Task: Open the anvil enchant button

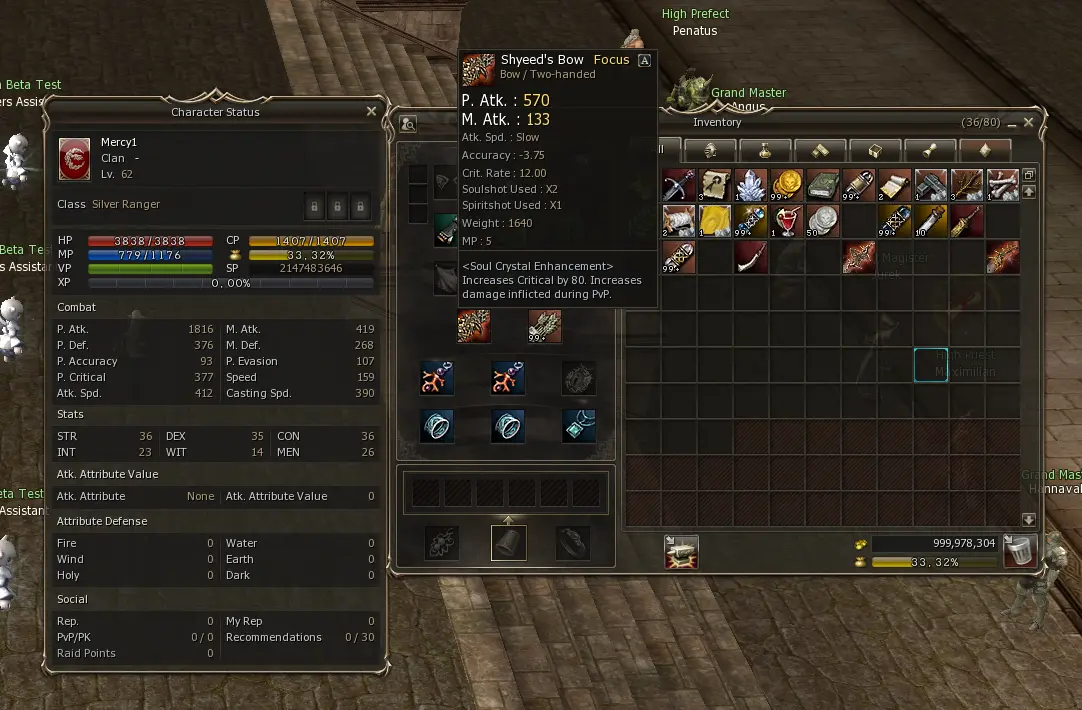Action: point(681,552)
